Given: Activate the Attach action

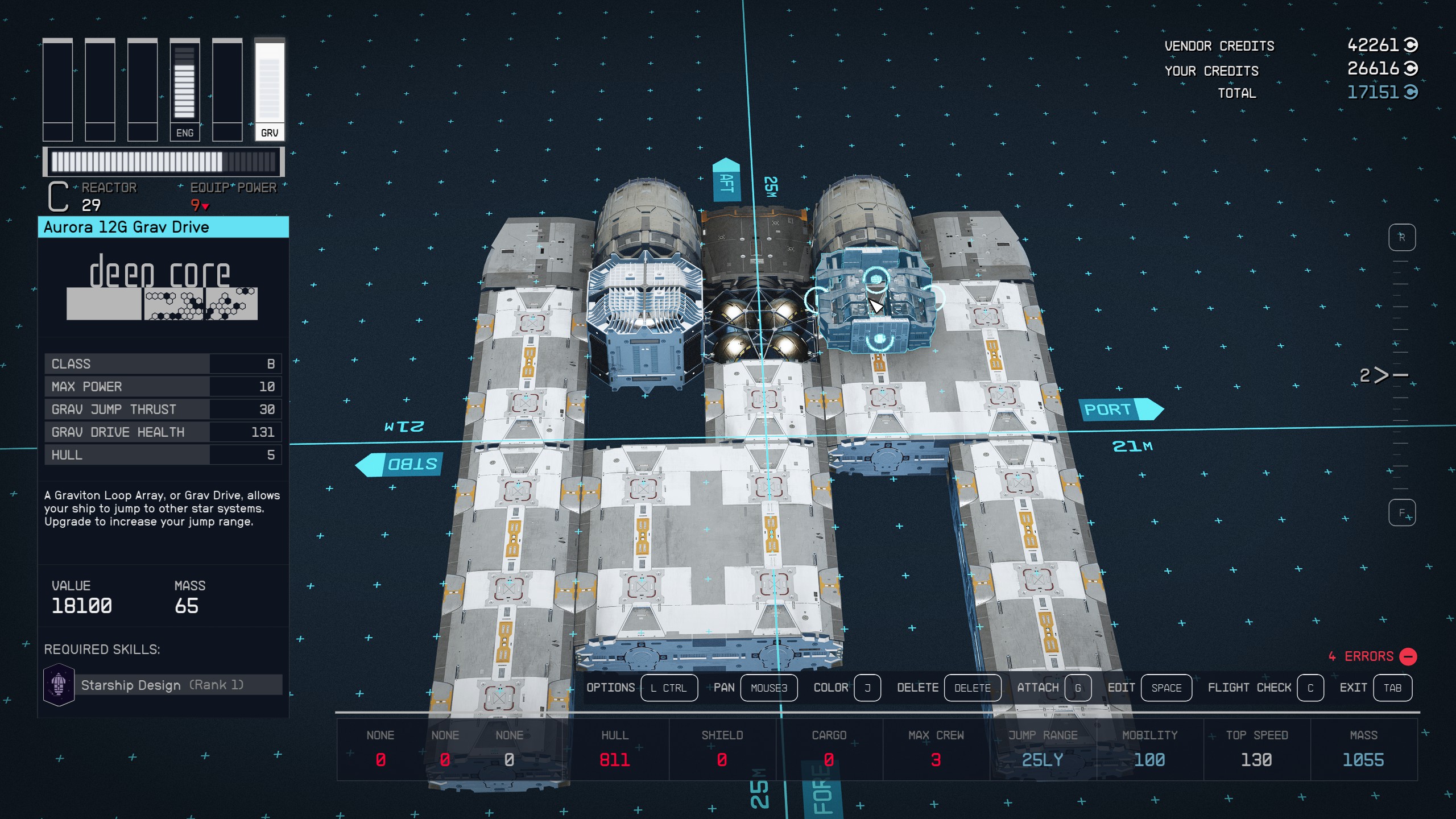Looking at the screenshot, I should pyautogui.click(x=1077, y=688).
